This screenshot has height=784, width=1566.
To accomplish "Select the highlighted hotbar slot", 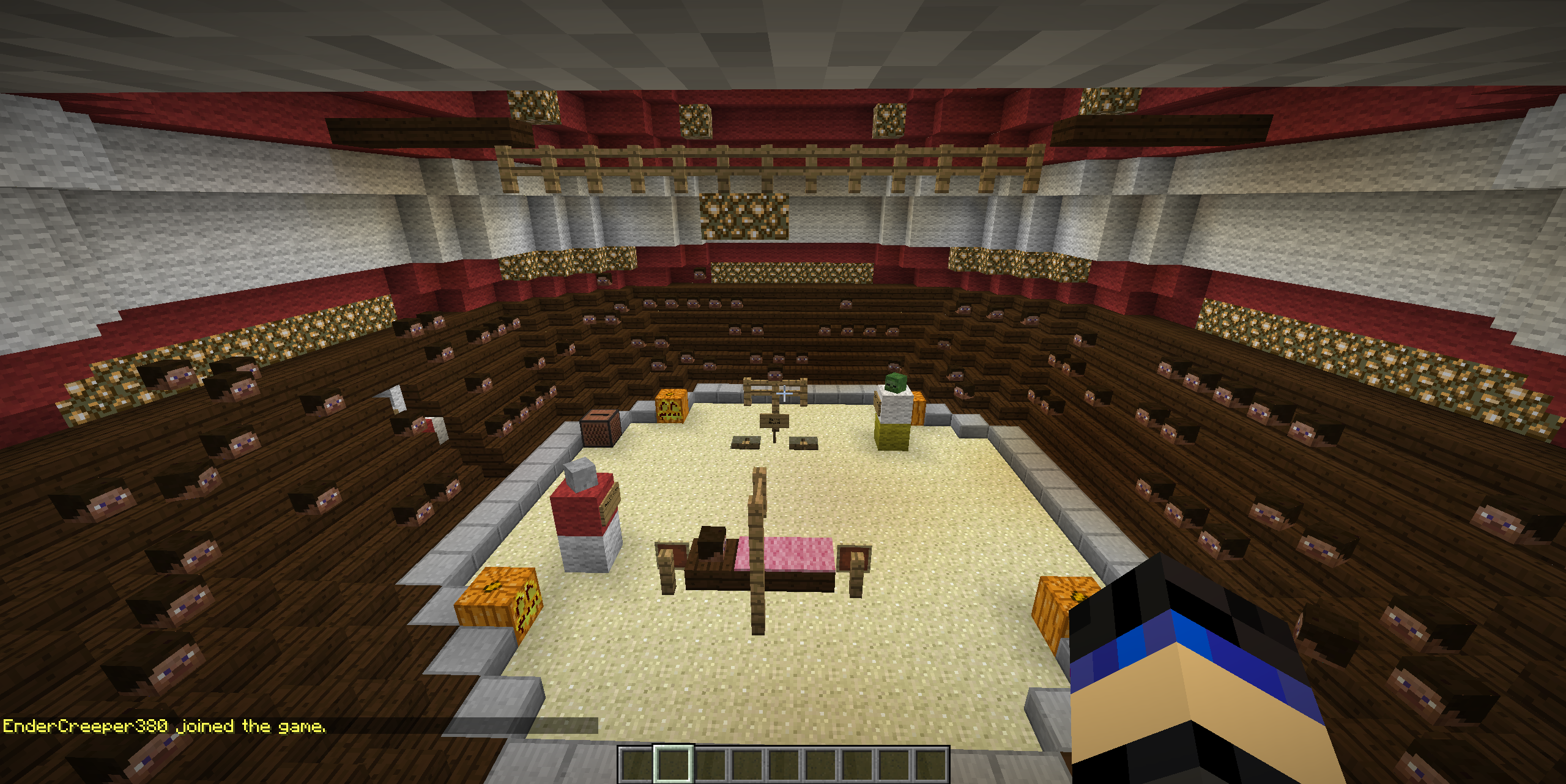I will [x=673, y=764].
